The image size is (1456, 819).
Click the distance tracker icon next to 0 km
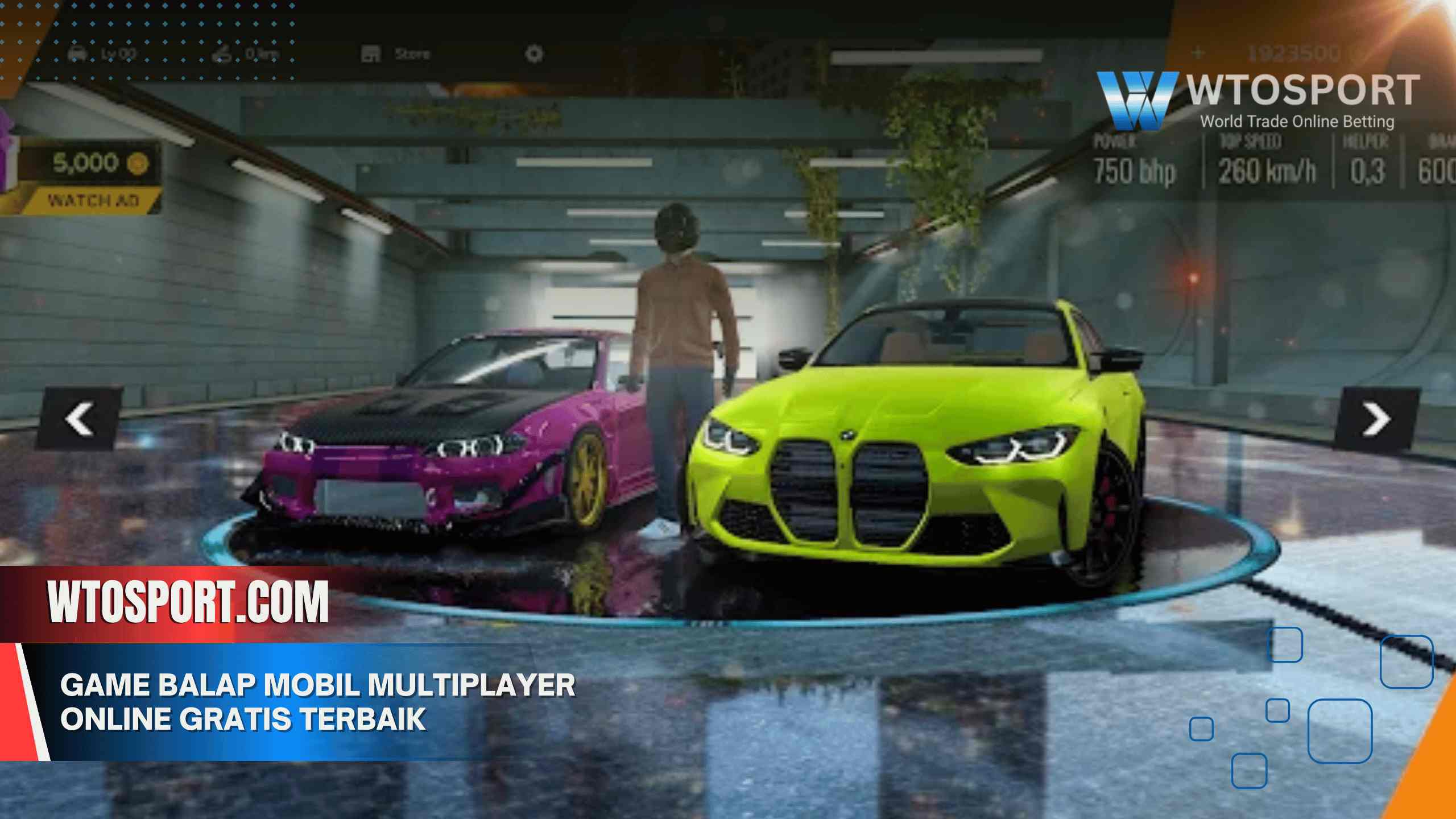coord(222,54)
